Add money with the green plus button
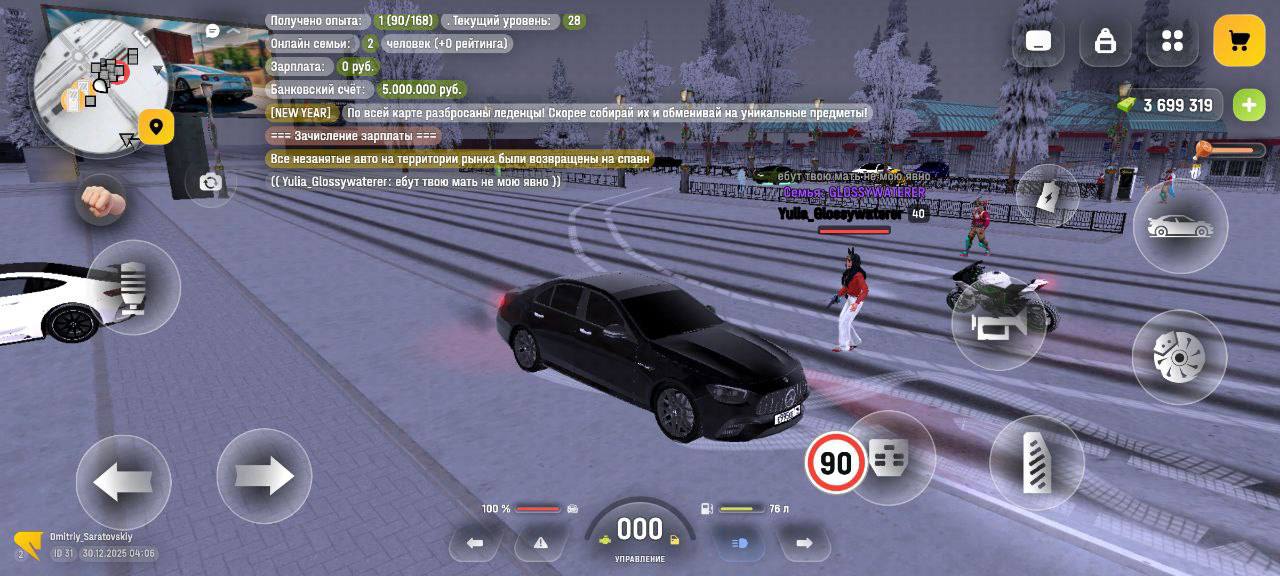This screenshot has height=576, width=1280. (1248, 105)
